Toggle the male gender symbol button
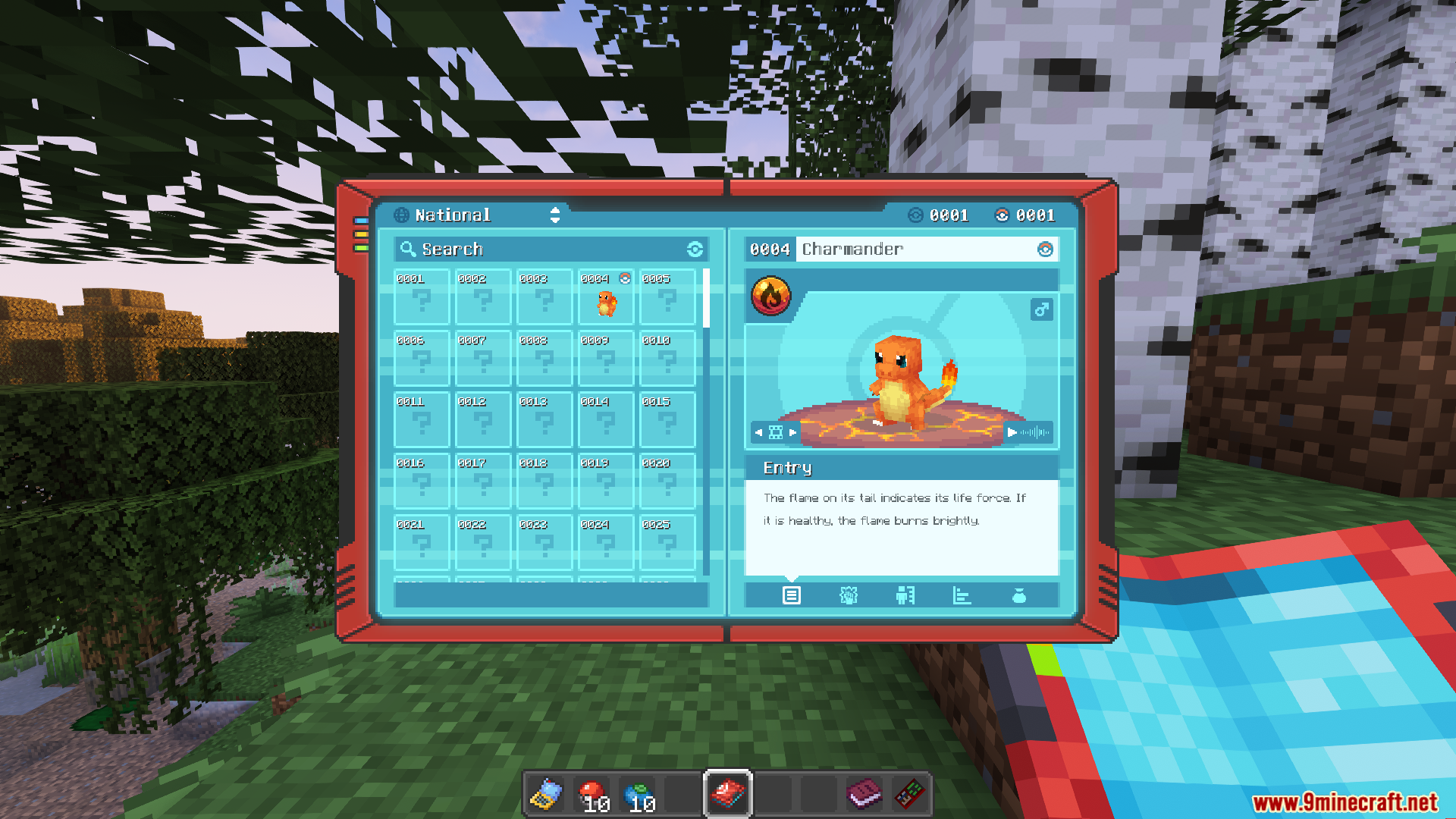The image size is (1456, 819). pos(1041,309)
